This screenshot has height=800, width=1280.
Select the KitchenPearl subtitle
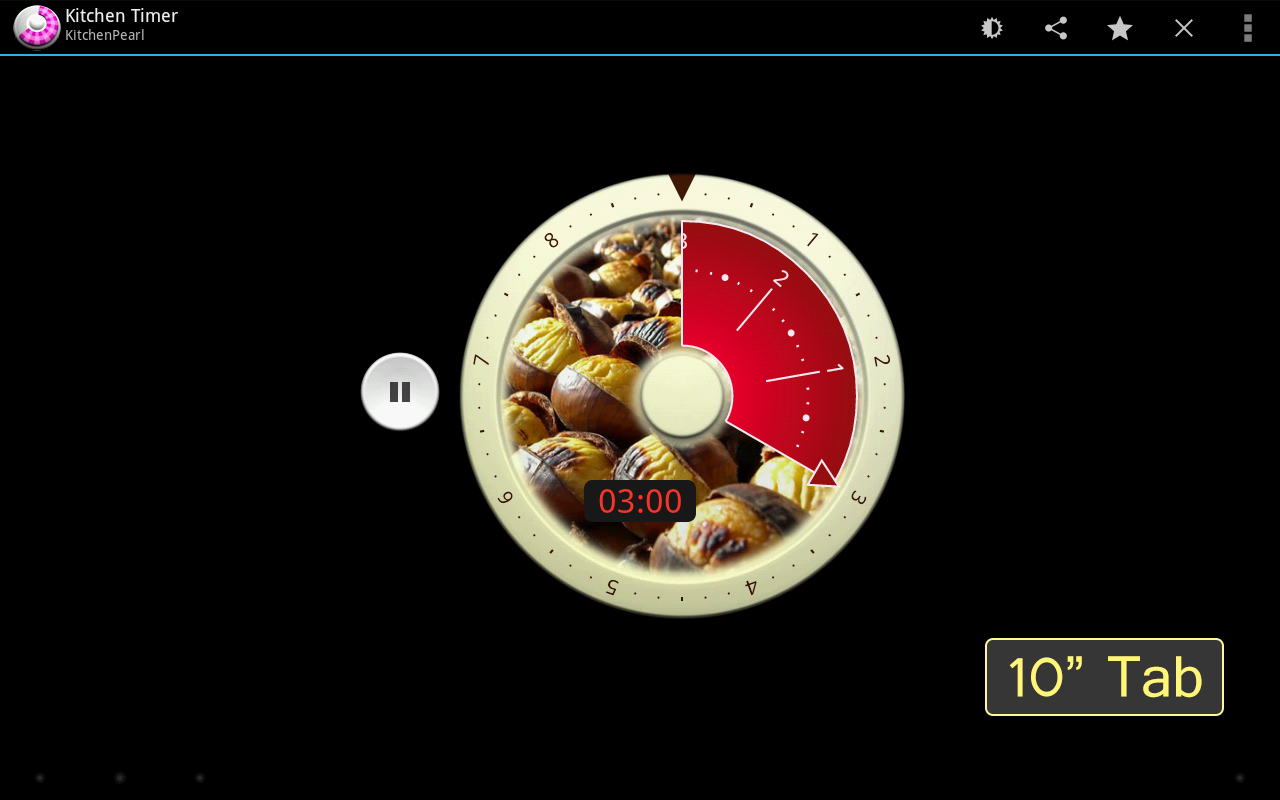[x=103, y=35]
